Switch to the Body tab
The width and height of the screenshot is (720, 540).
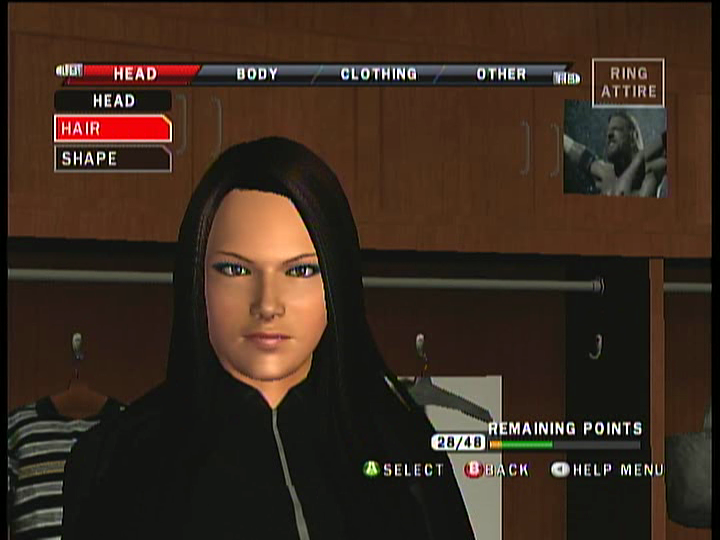pos(257,74)
